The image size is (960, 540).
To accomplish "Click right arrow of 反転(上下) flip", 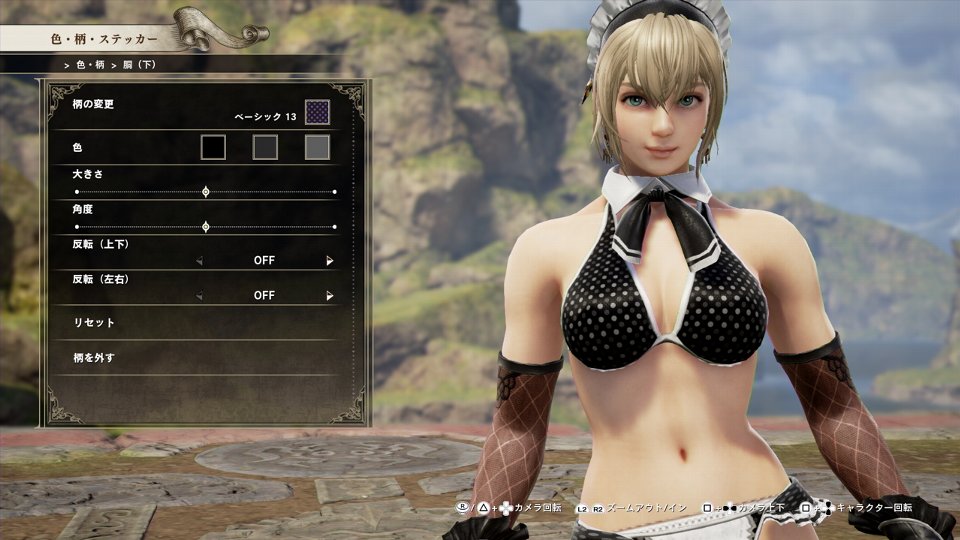I will point(329,261).
